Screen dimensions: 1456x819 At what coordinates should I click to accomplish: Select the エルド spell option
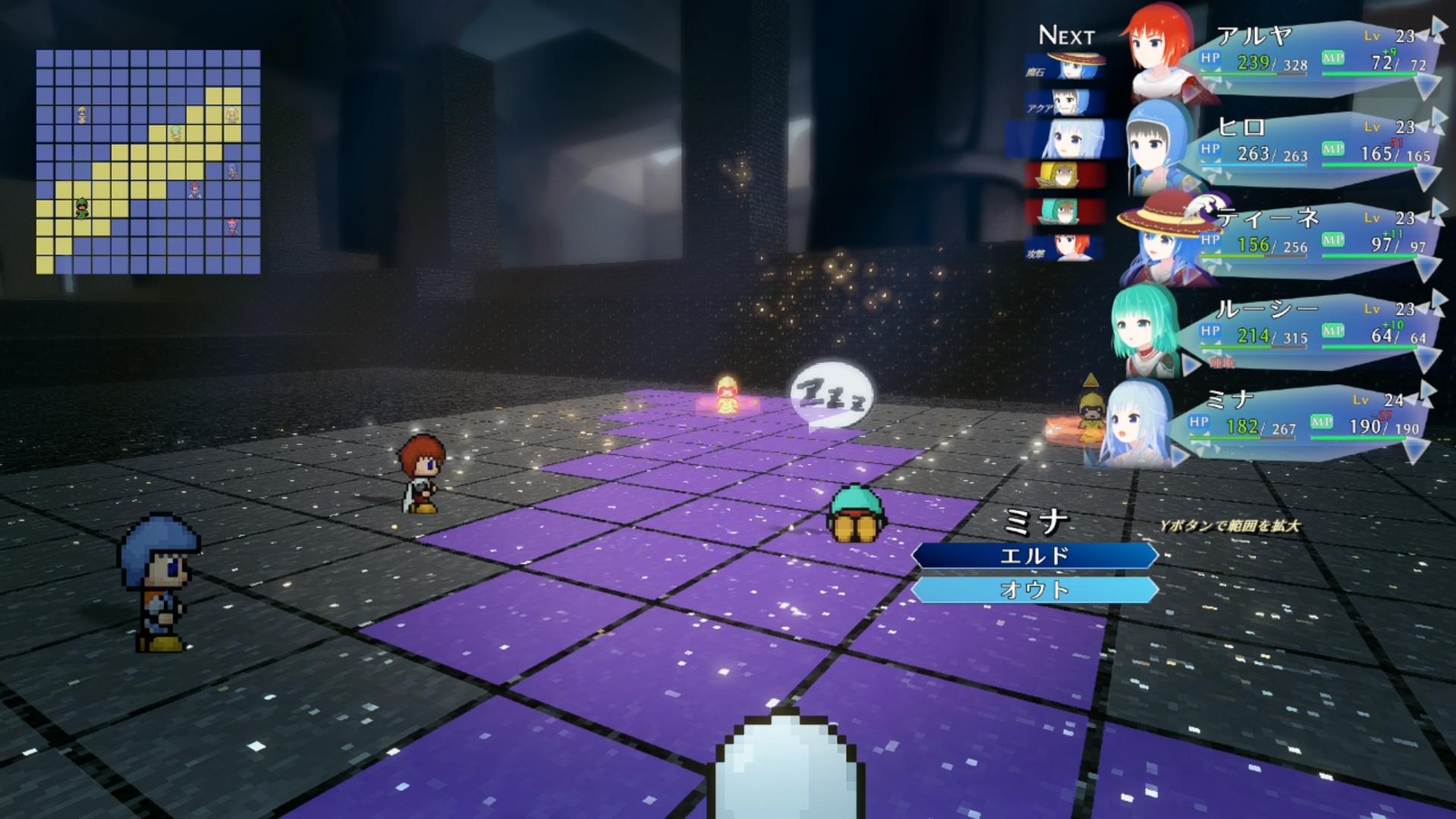(1034, 556)
